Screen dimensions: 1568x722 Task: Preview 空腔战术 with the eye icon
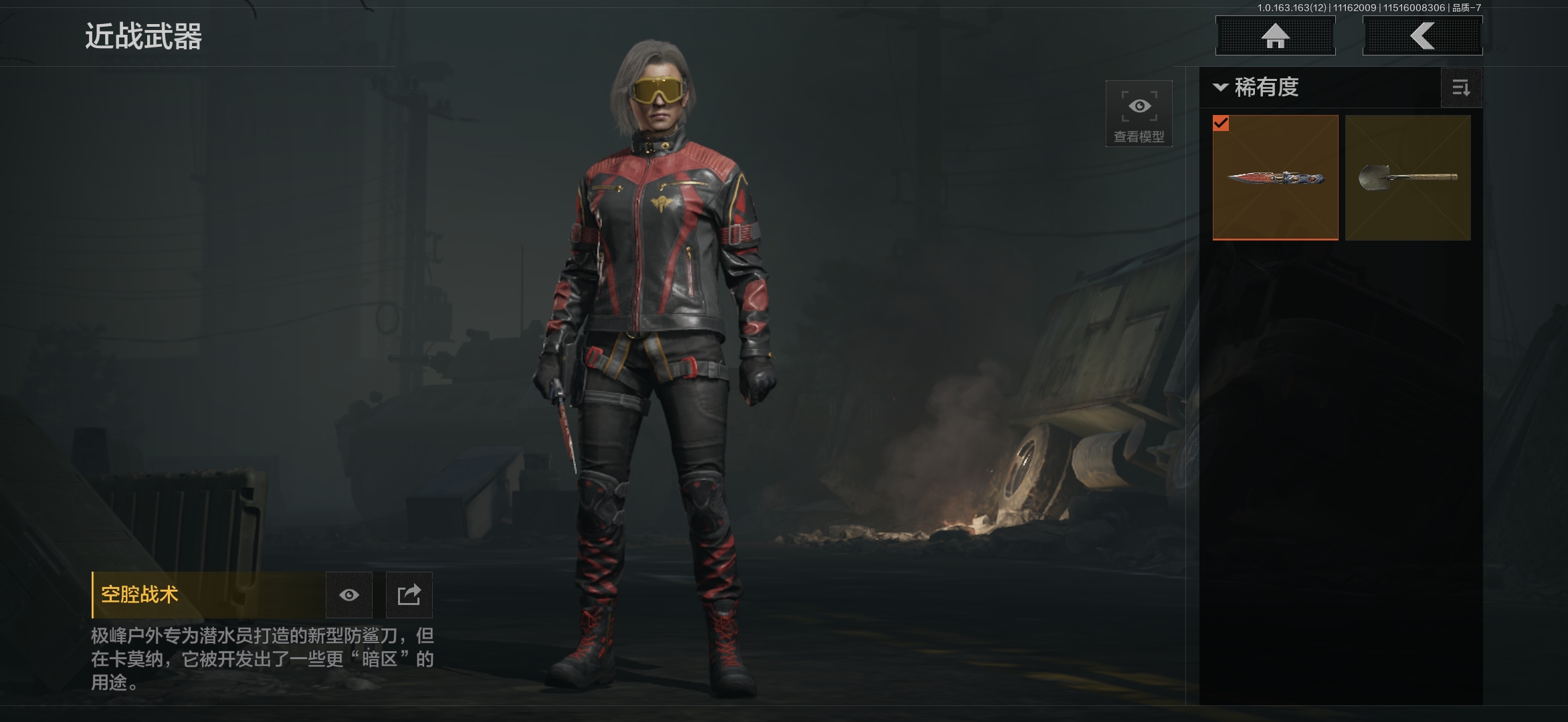[349, 595]
